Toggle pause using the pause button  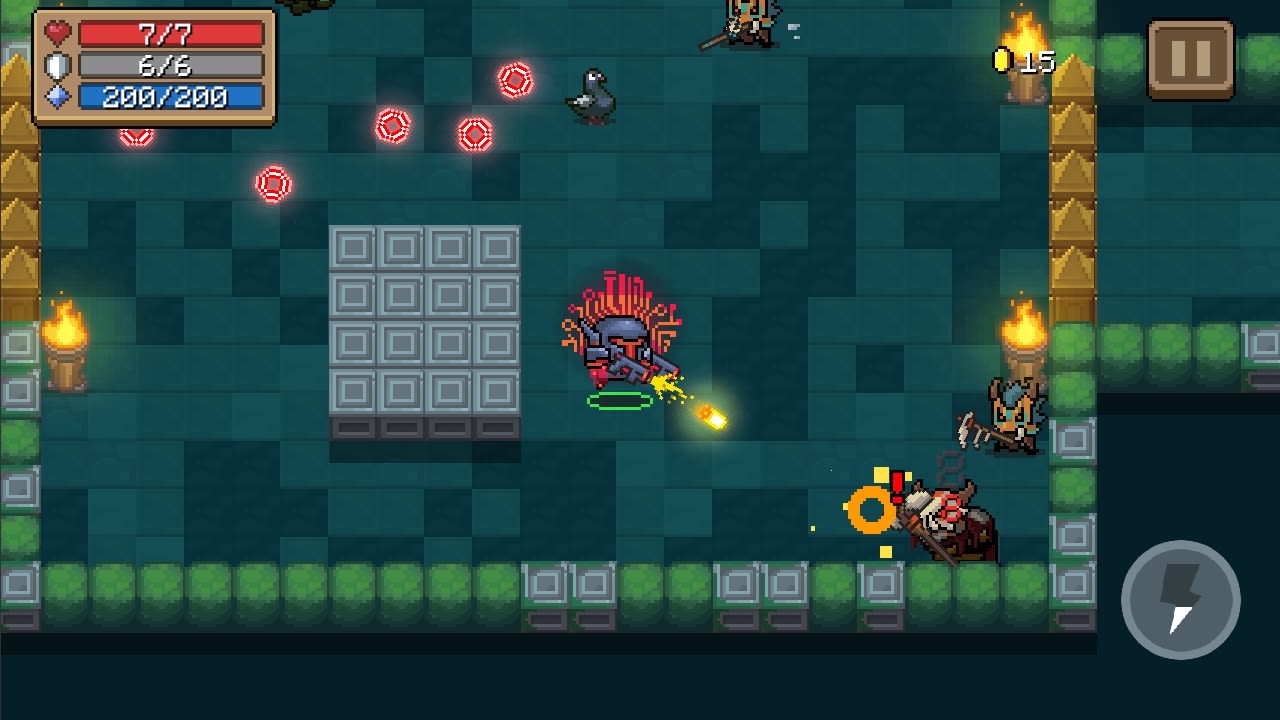(x=1191, y=59)
